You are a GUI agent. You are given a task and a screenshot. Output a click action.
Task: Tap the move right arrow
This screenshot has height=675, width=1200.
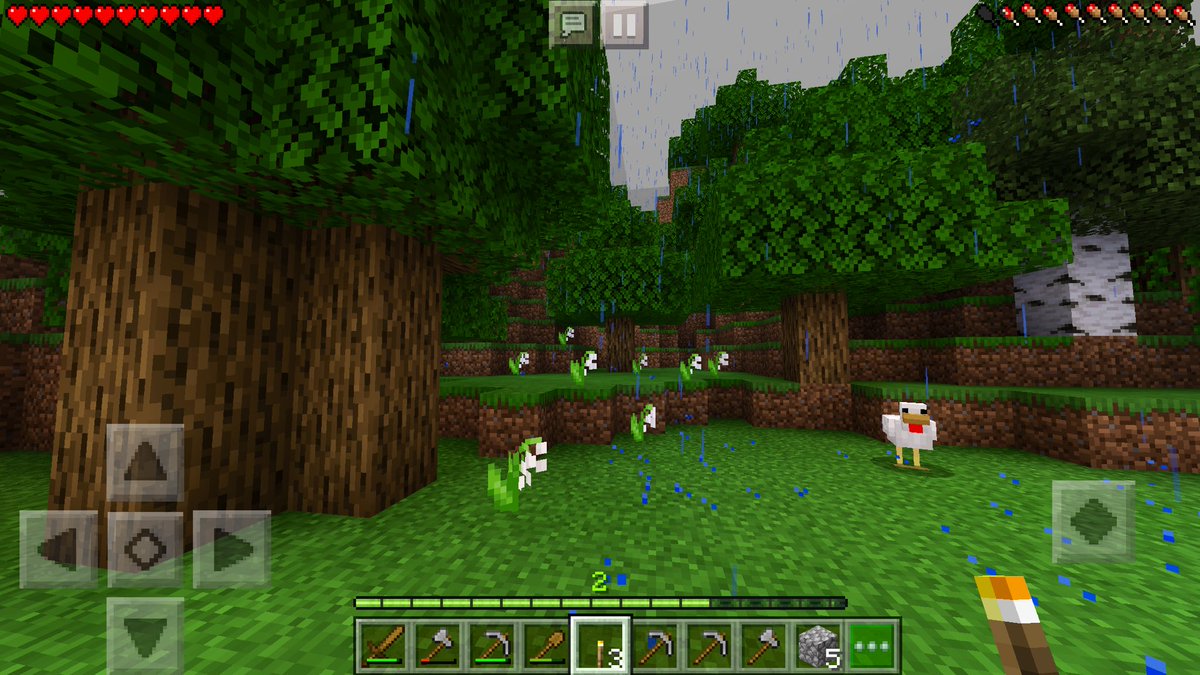[x=232, y=549]
